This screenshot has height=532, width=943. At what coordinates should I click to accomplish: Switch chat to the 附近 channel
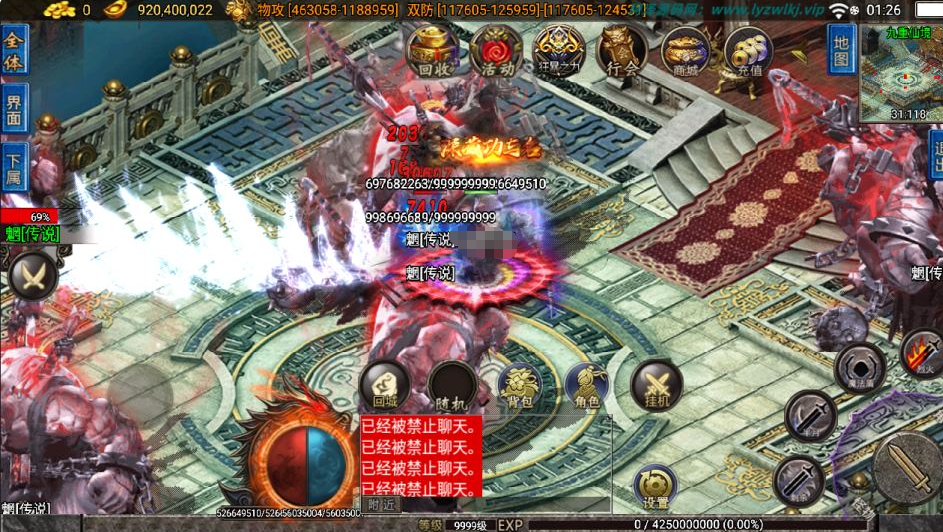click(381, 505)
